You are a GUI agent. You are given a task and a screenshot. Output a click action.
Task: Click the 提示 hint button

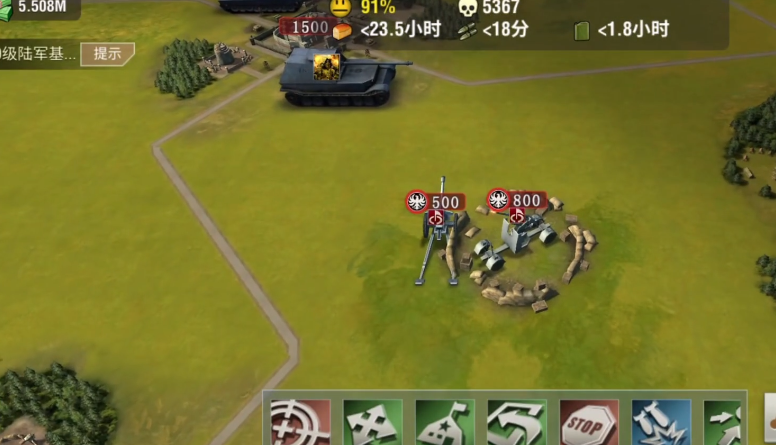pyautogui.click(x=106, y=53)
